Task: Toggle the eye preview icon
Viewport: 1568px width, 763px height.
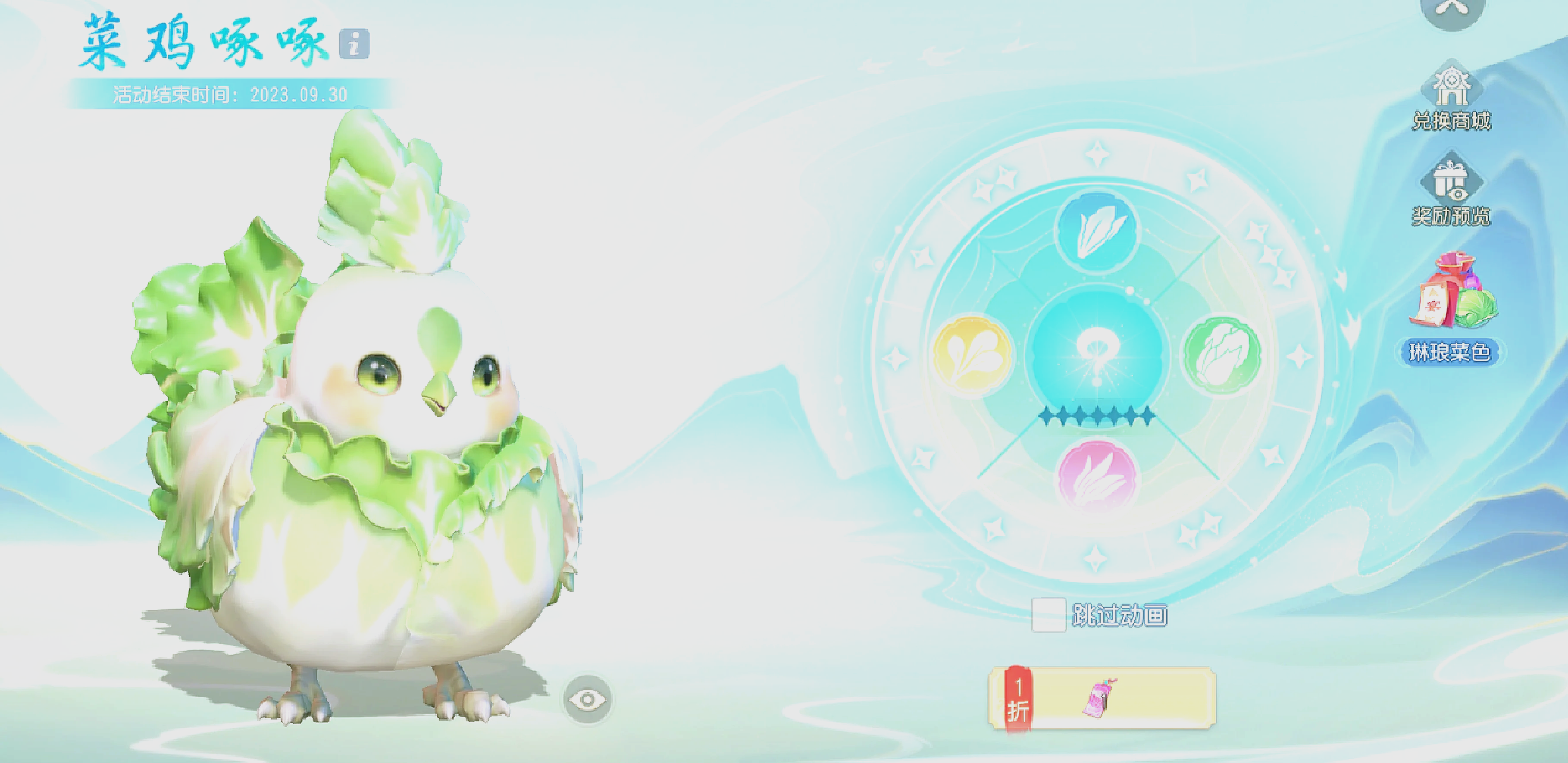Action: click(x=587, y=700)
